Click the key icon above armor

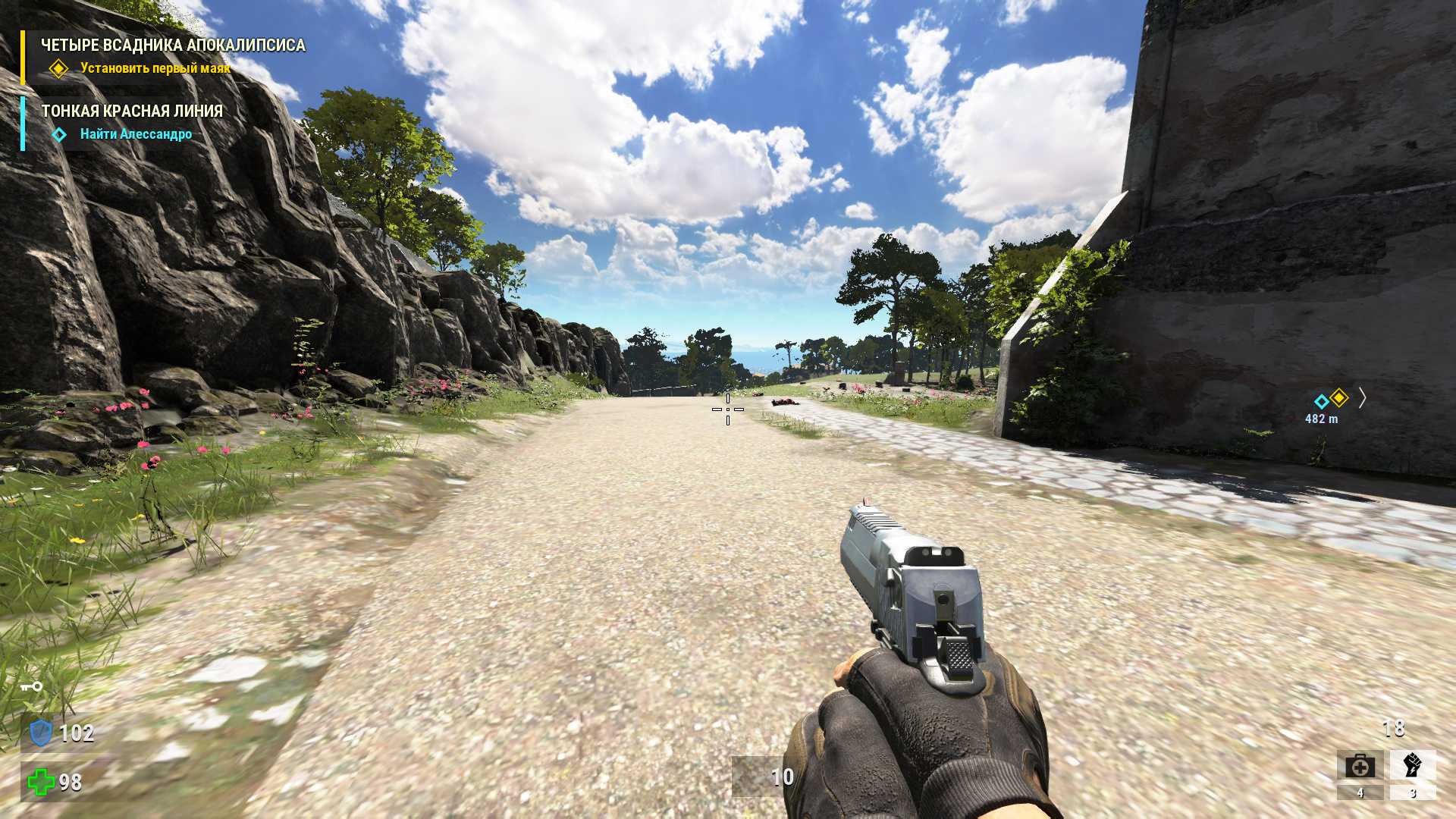31,687
